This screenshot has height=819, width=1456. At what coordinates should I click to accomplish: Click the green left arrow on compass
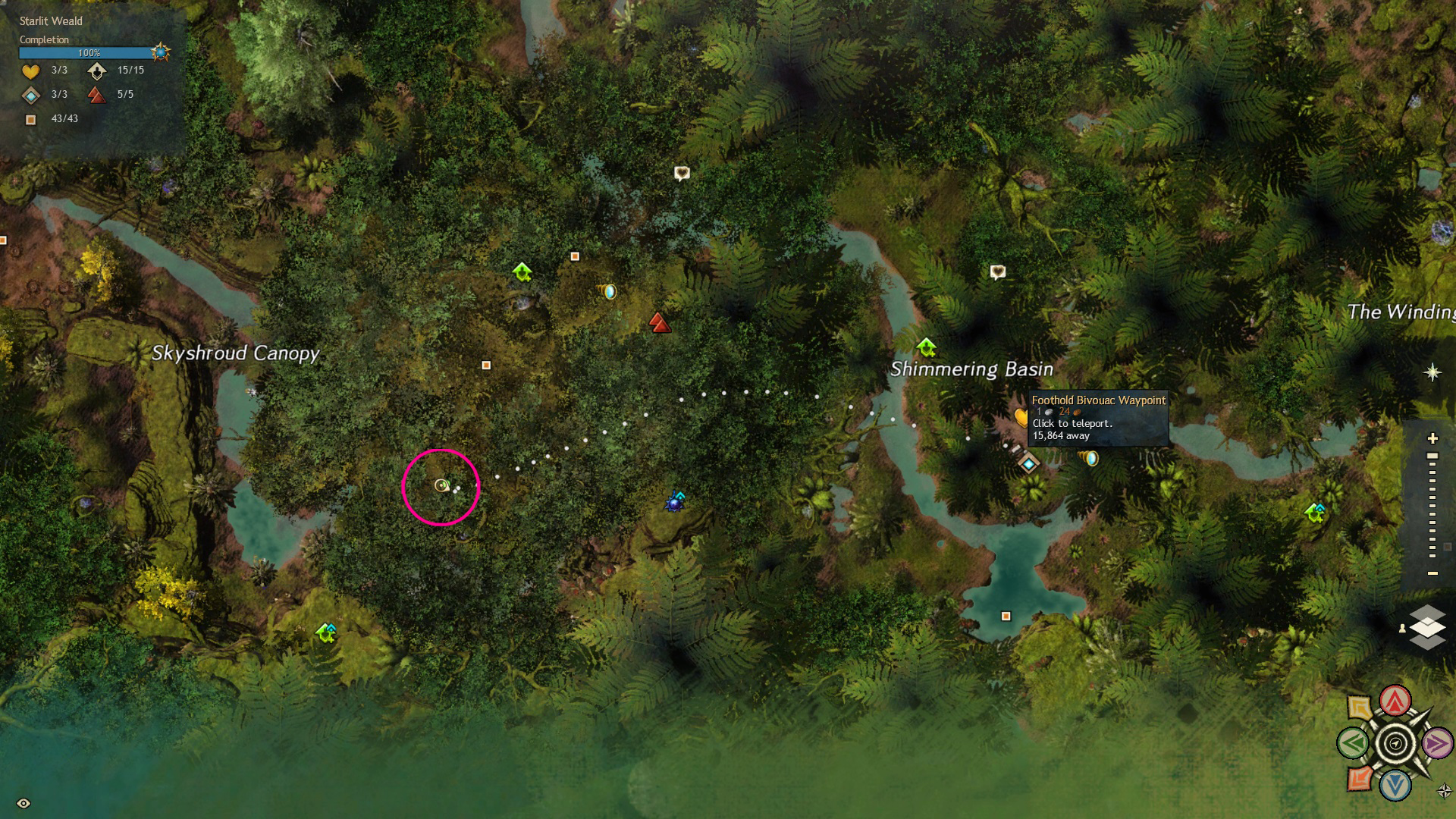(x=1353, y=743)
